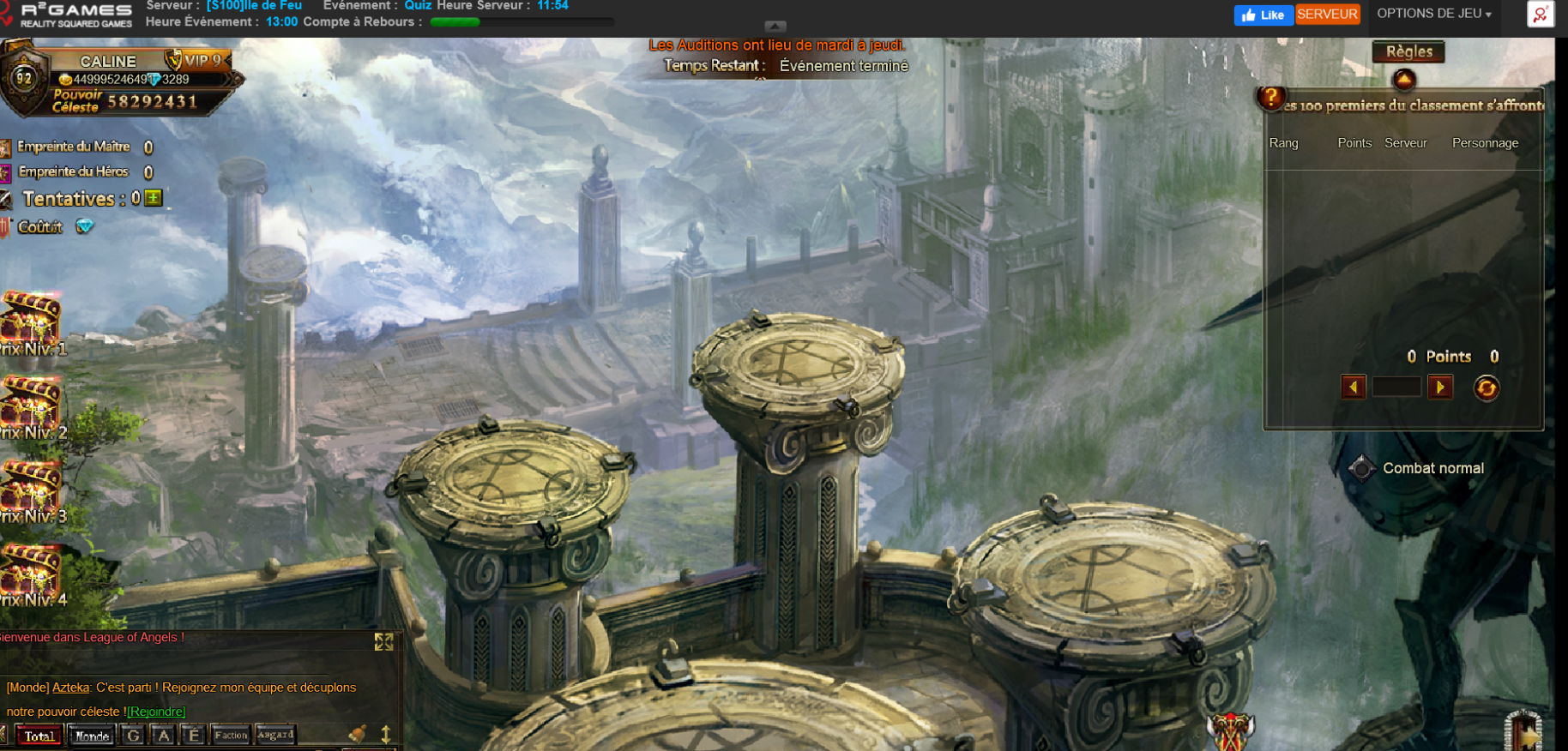1568x751 pixels.
Task: Switch to the Faction chat tab
Action: click(x=231, y=736)
